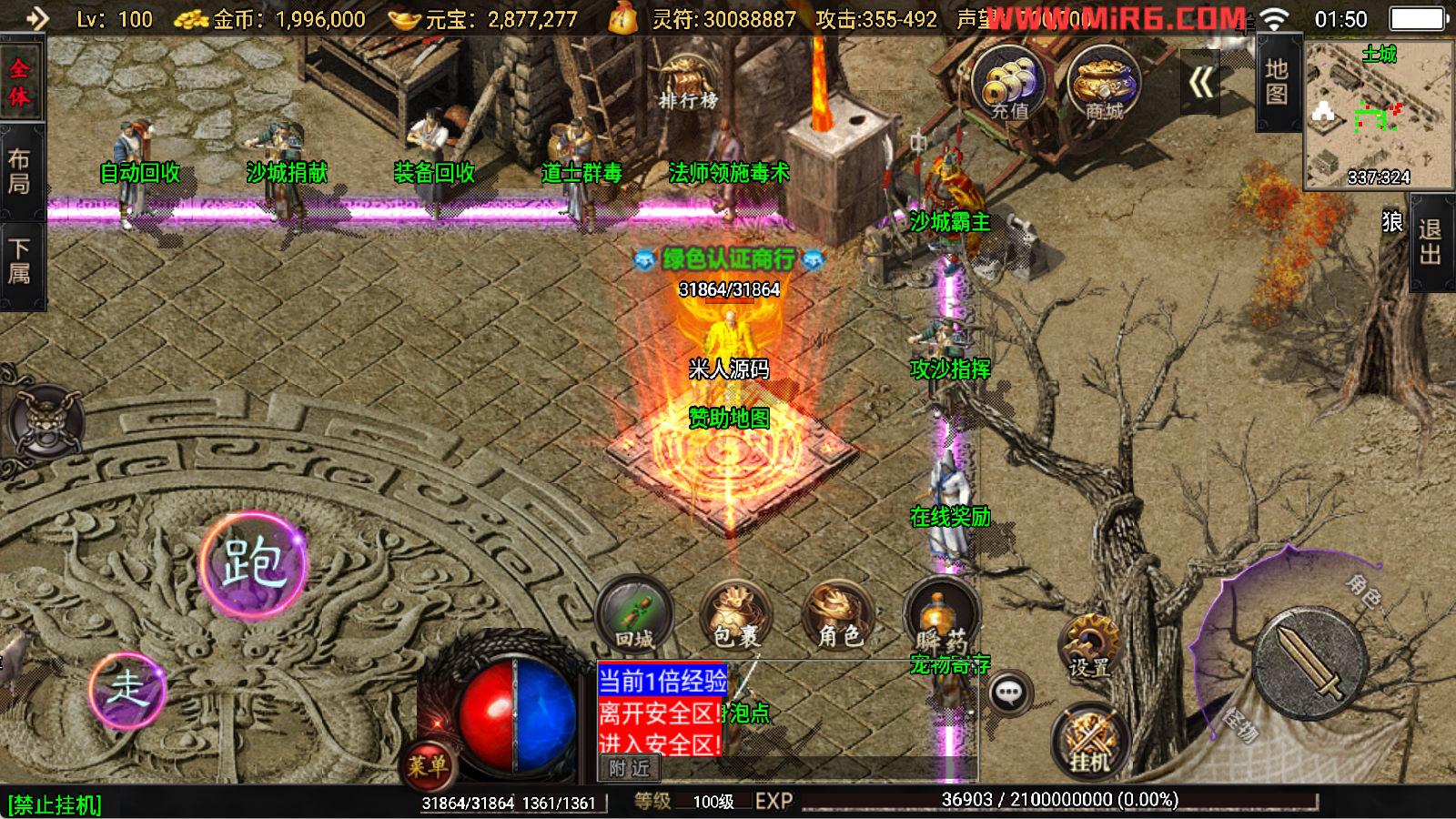Select the 布局 layout tab
Screen dimensions: 1456x819
click(x=20, y=171)
